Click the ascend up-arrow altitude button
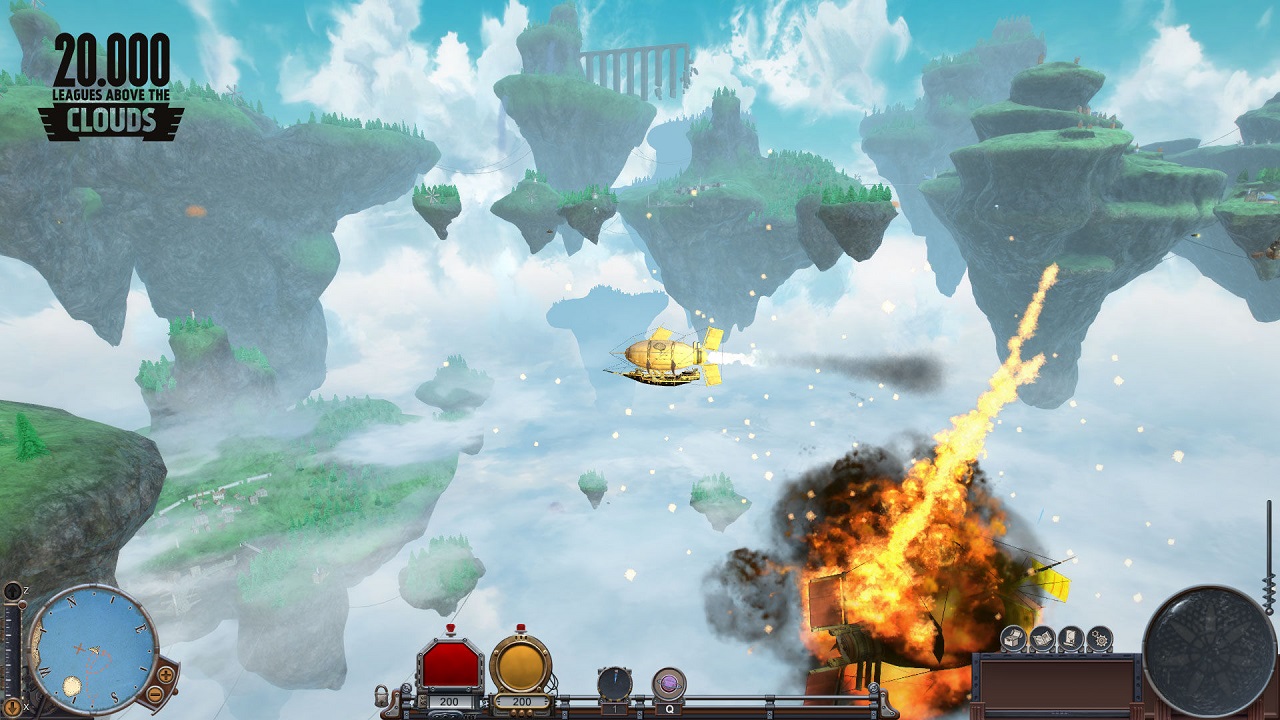The height and width of the screenshot is (720, 1280). (12, 592)
